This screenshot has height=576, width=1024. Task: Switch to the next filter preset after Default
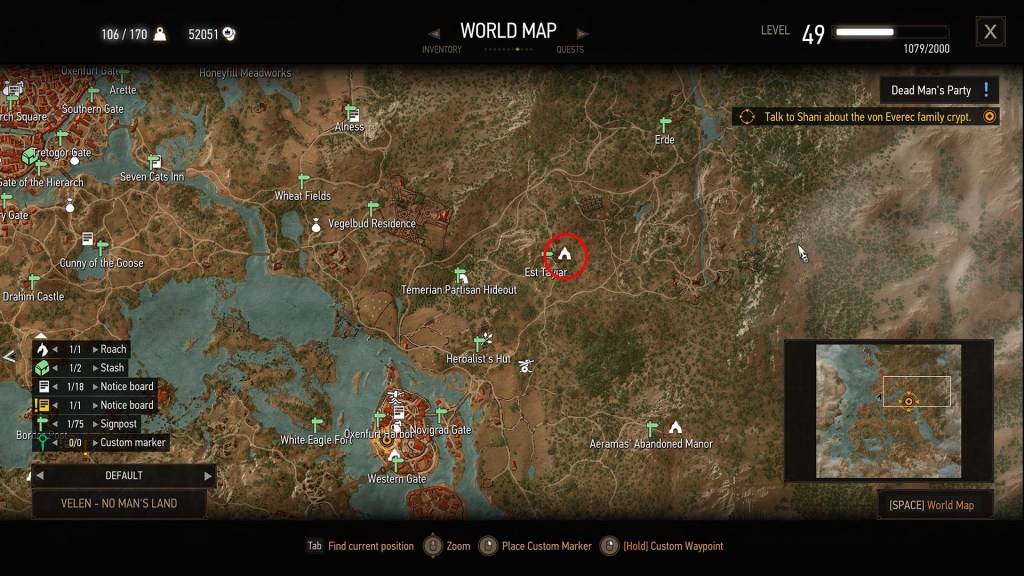208,476
